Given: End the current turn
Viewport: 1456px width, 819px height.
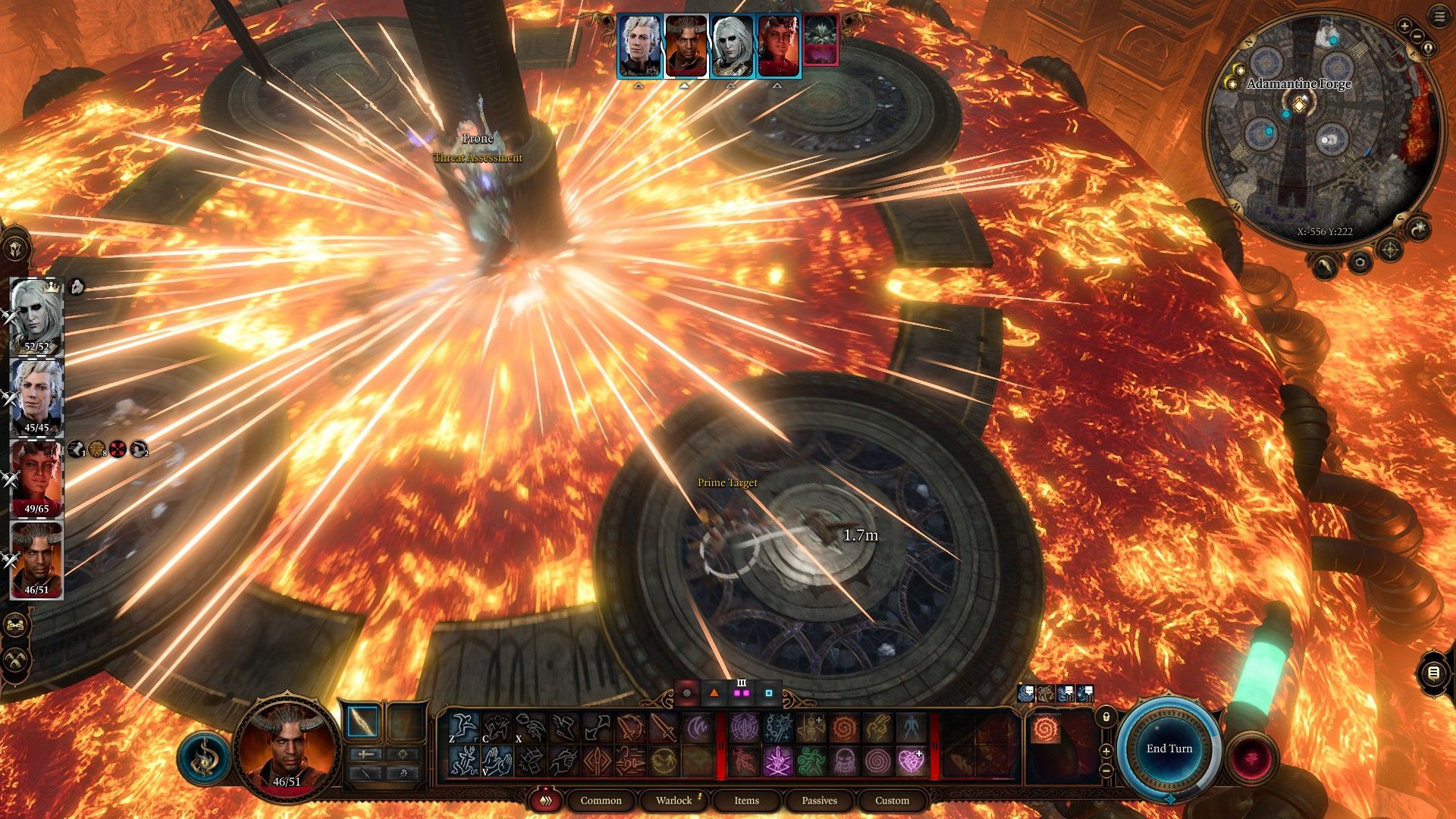Looking at the screenshot, I should tap(1169, 748).
